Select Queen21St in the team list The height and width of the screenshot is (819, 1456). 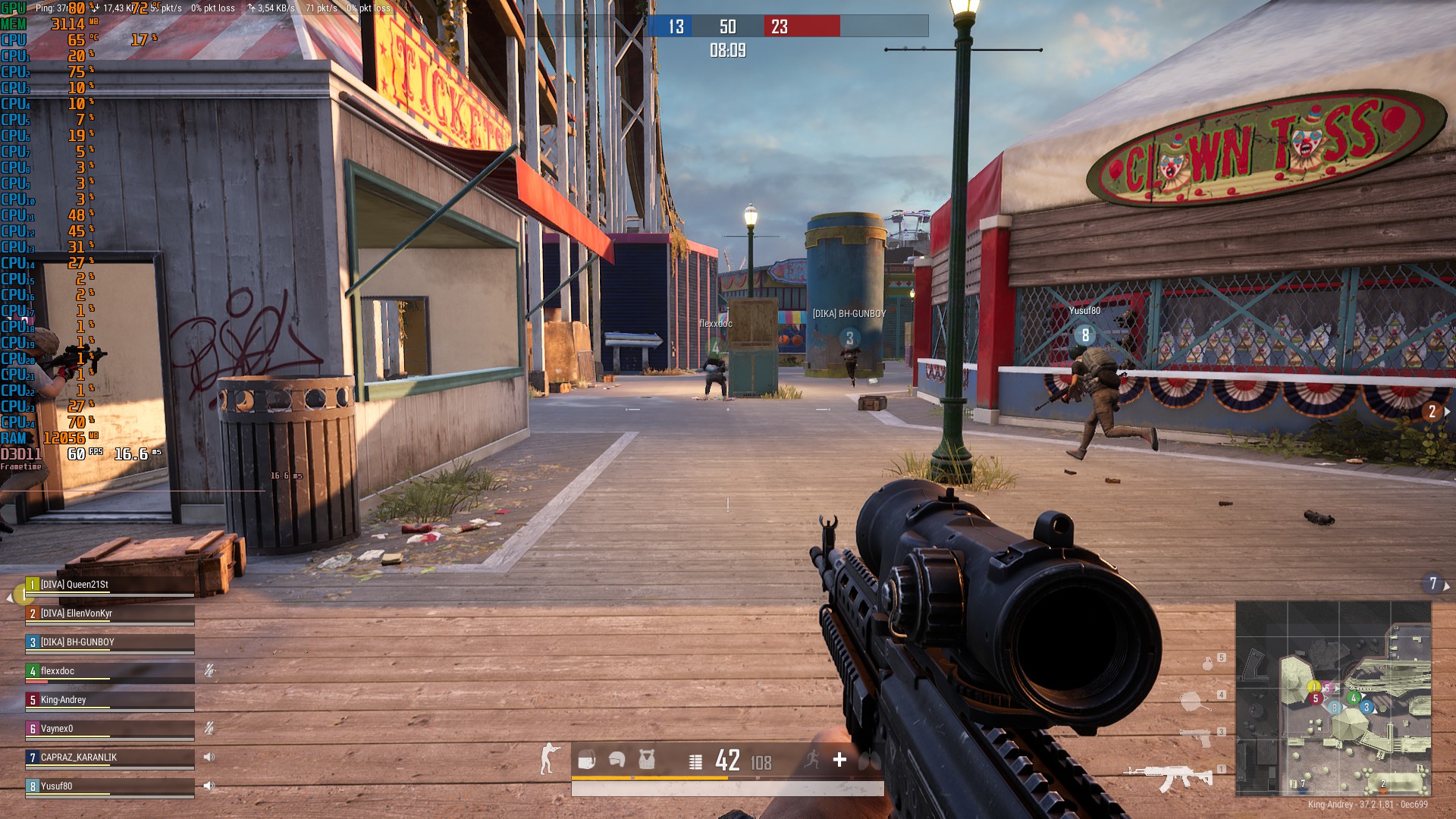[110, 585]
